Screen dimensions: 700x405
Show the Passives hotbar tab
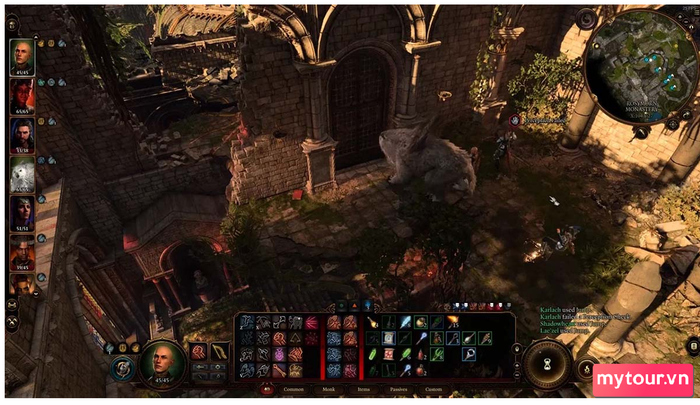[x=398, y=389]
